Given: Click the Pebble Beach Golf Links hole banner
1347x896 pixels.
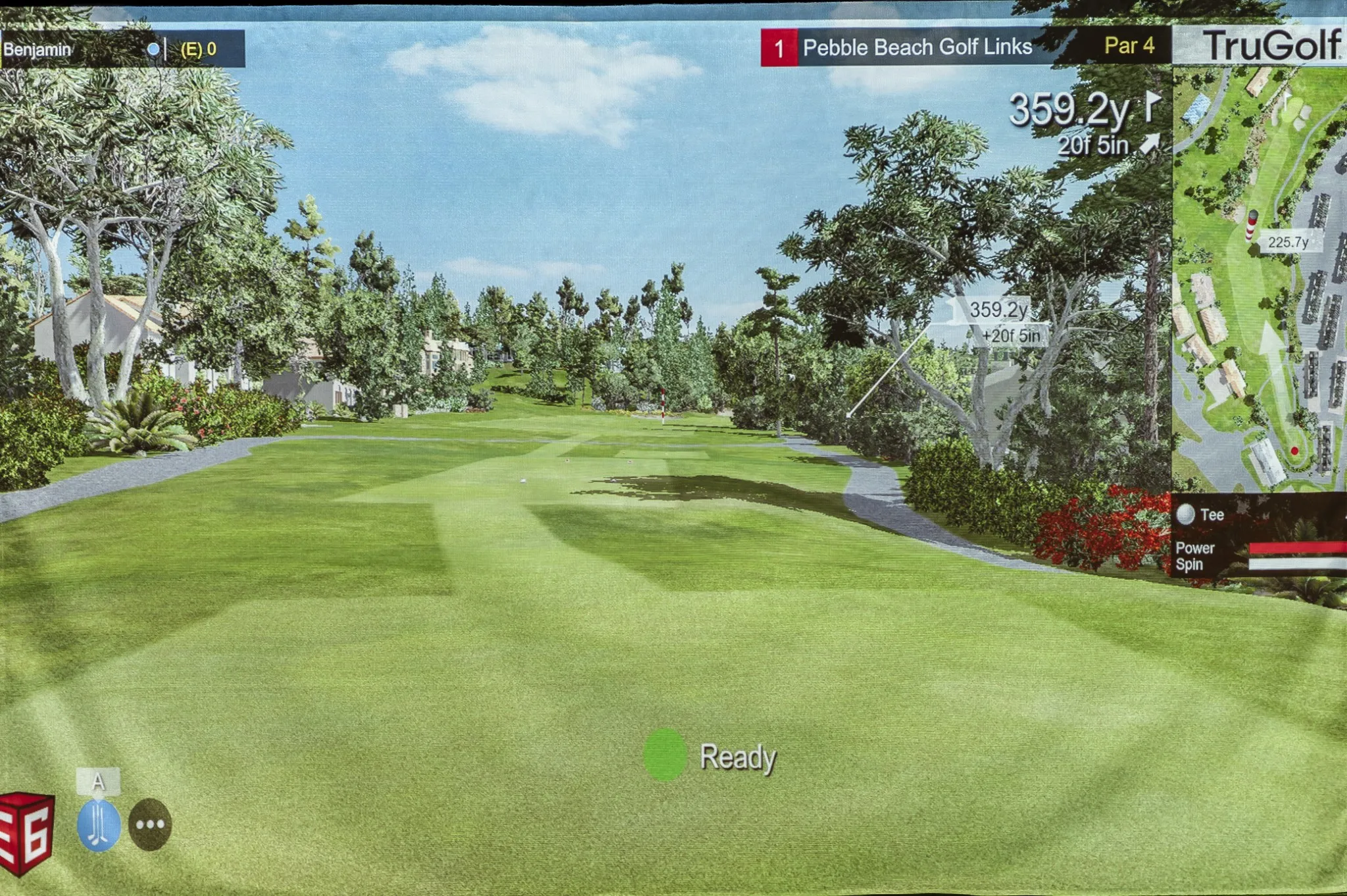Looking at the screenshot, I should (917, 47).
